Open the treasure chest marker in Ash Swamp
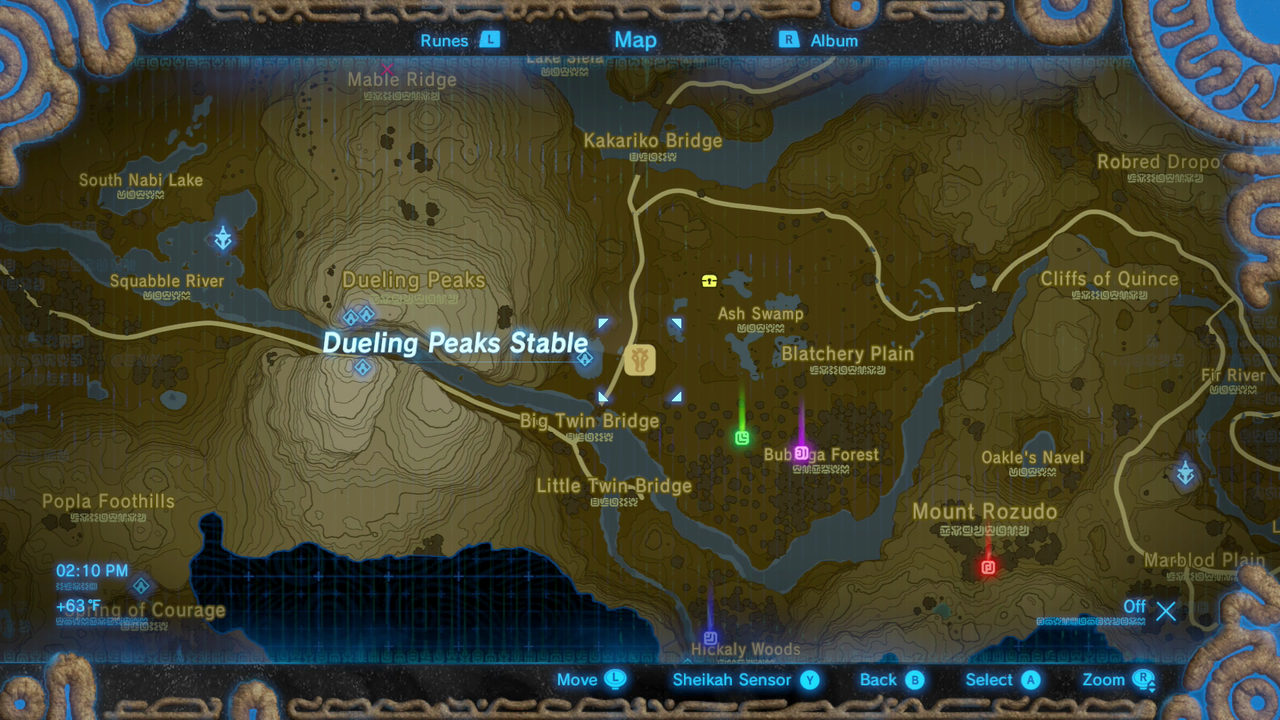Viewport: 1280px width, 720px height. coord(709,282)
